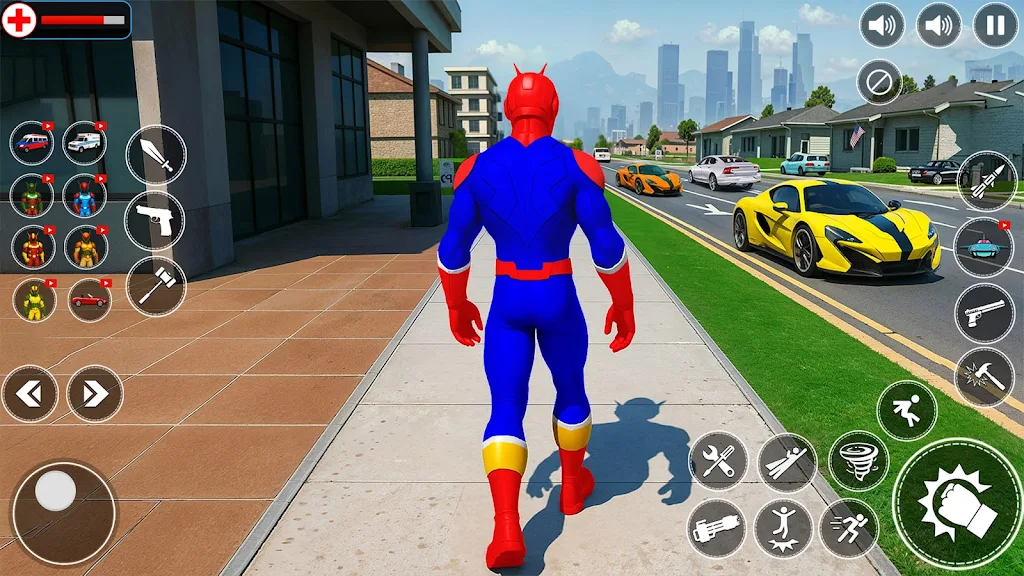Turn camera with the left arrow button
Image resolution: width=1024 pixels, height=576 pixels.
click(30, 394)
